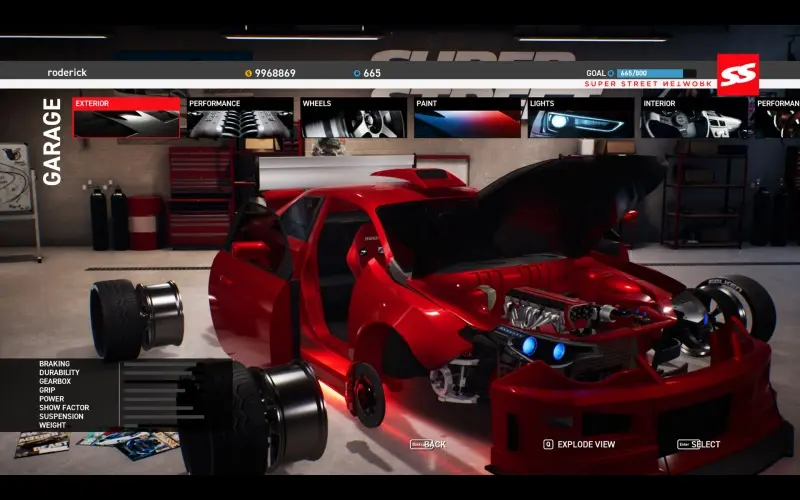Open the Super Street Network SS logo

point(737,73)
